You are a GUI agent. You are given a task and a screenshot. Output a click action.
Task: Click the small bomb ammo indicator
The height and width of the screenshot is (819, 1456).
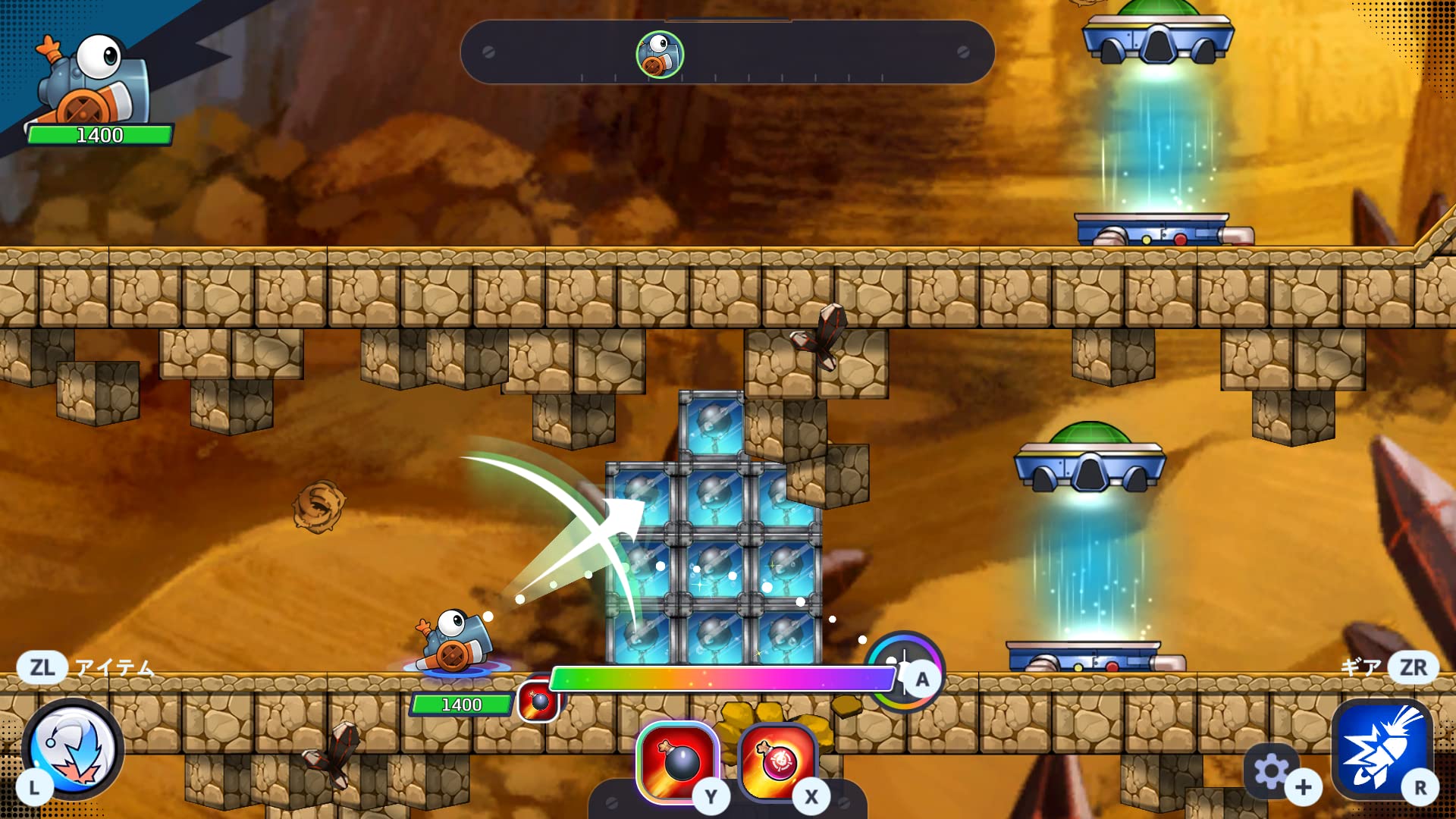pyautogui.click(x=539, y=701)
